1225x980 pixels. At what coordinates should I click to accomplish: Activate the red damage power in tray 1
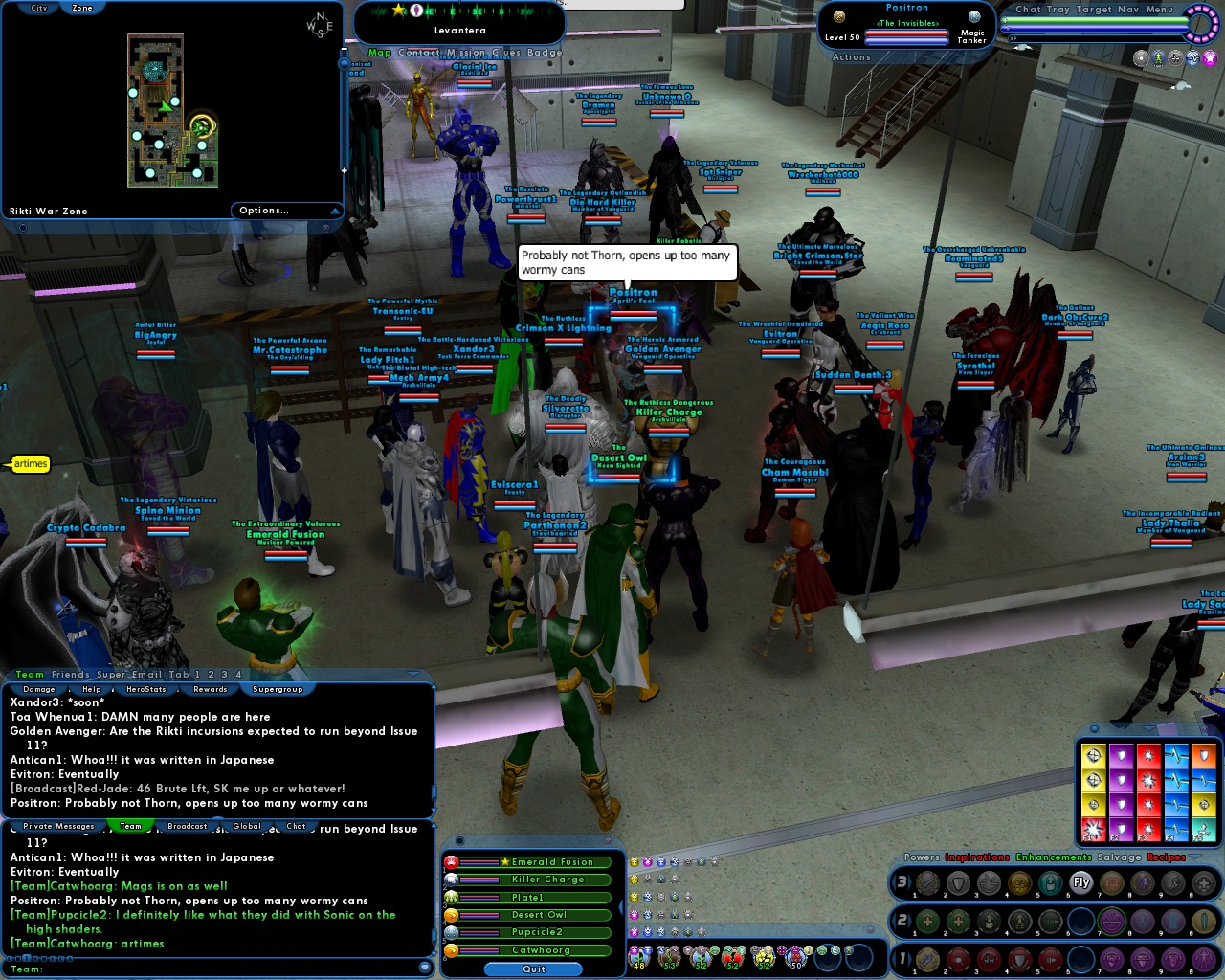pyautogui.click(x=957, y=960)
